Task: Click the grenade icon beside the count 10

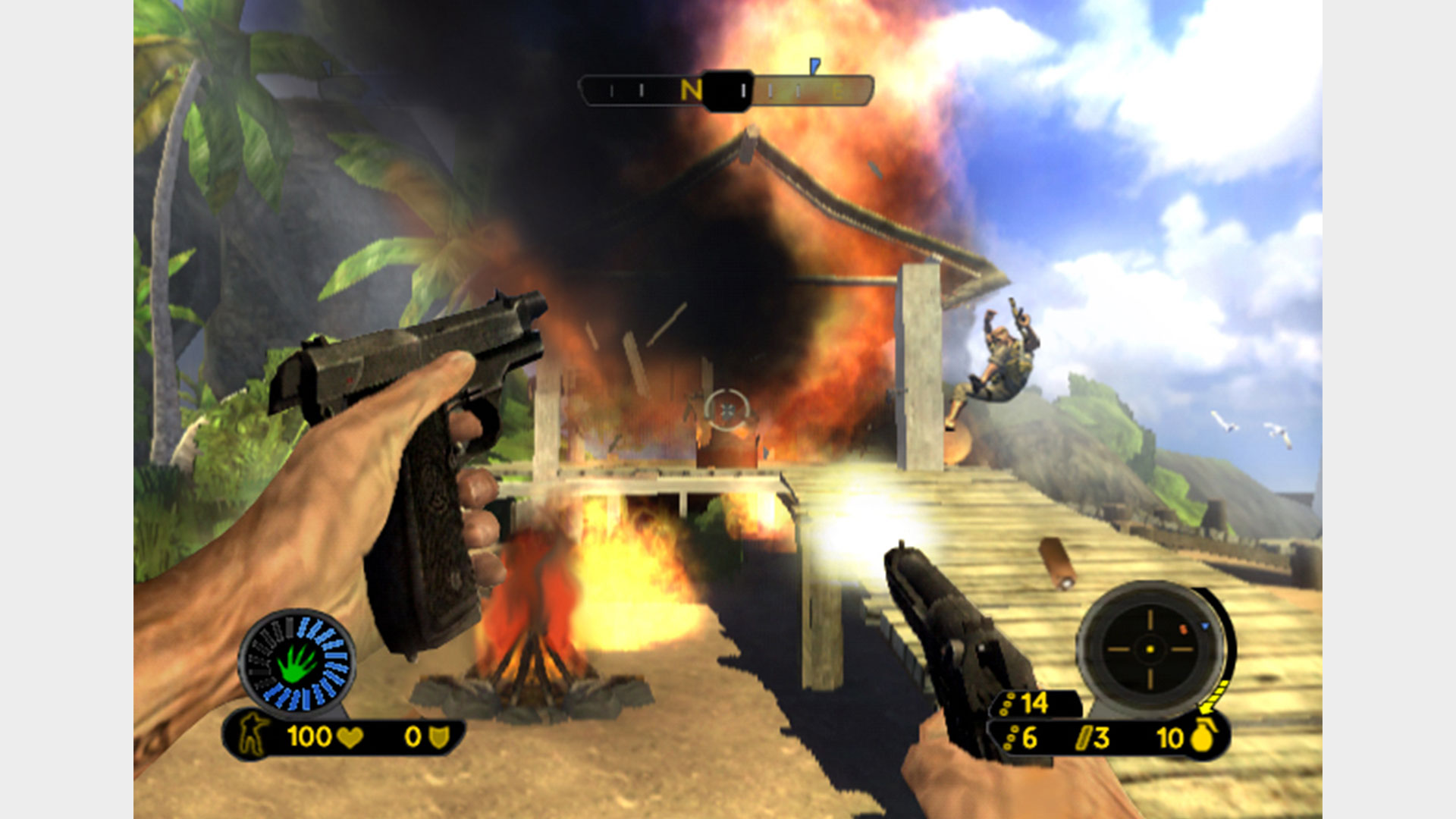Action: click(x=1202, y=738)
